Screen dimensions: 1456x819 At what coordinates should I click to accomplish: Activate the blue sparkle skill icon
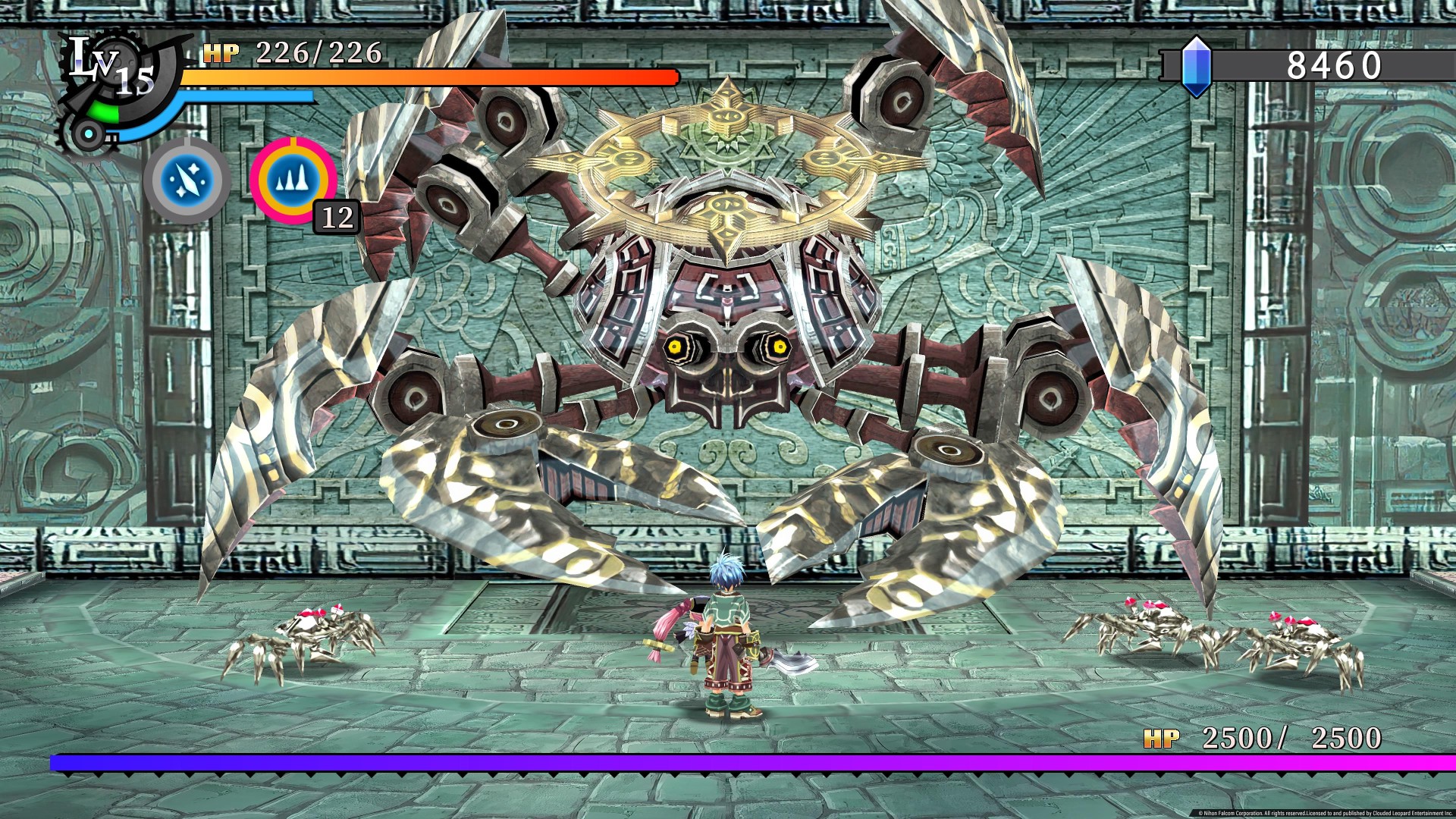pos(187,180)
